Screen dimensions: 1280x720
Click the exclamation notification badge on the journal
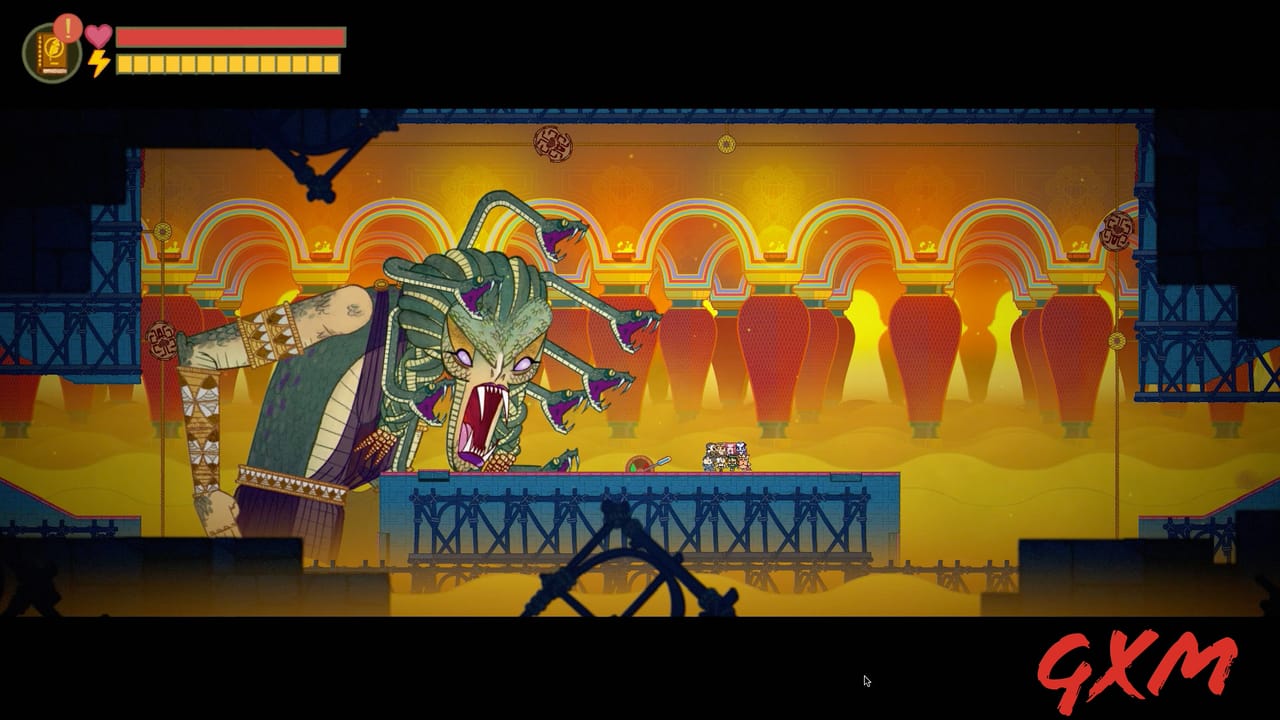pyautogui.click(x=67, y=25)
